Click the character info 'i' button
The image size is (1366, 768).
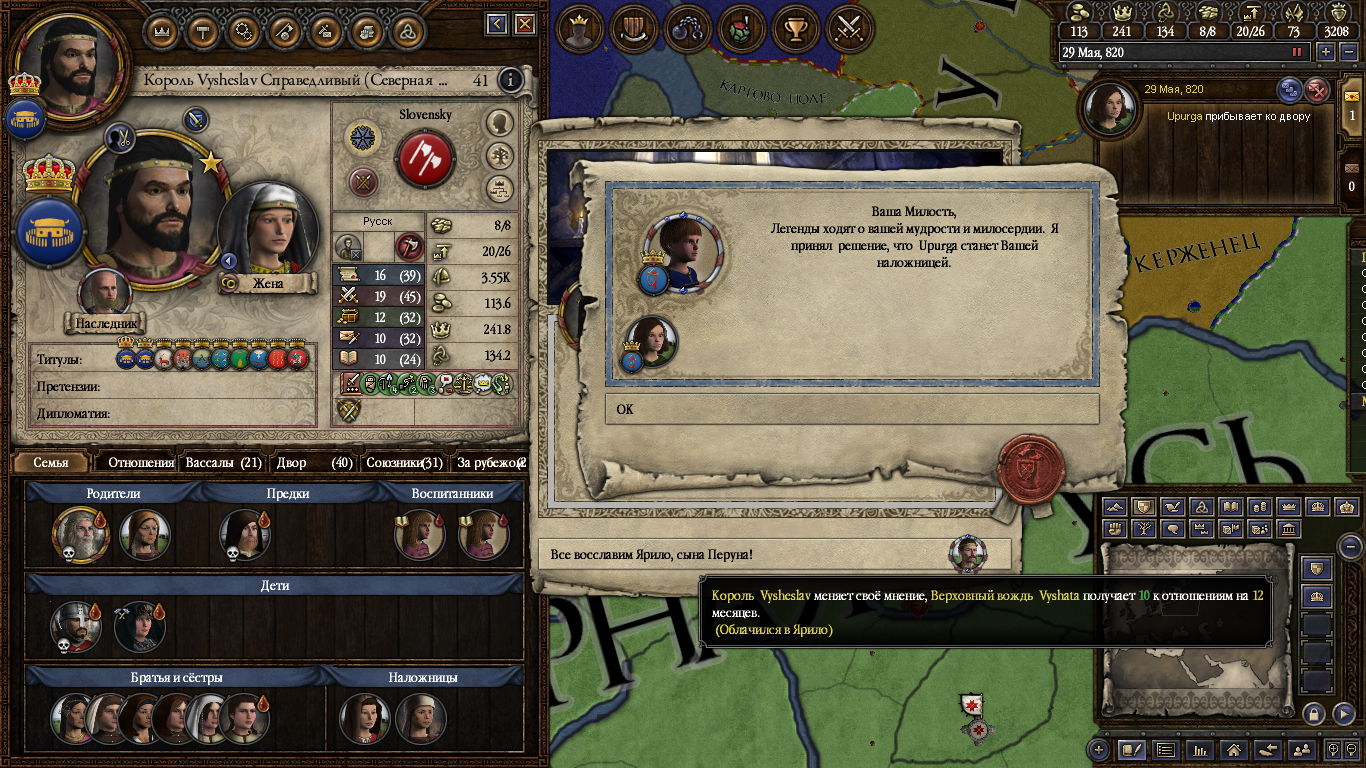(x=511, y=80)
